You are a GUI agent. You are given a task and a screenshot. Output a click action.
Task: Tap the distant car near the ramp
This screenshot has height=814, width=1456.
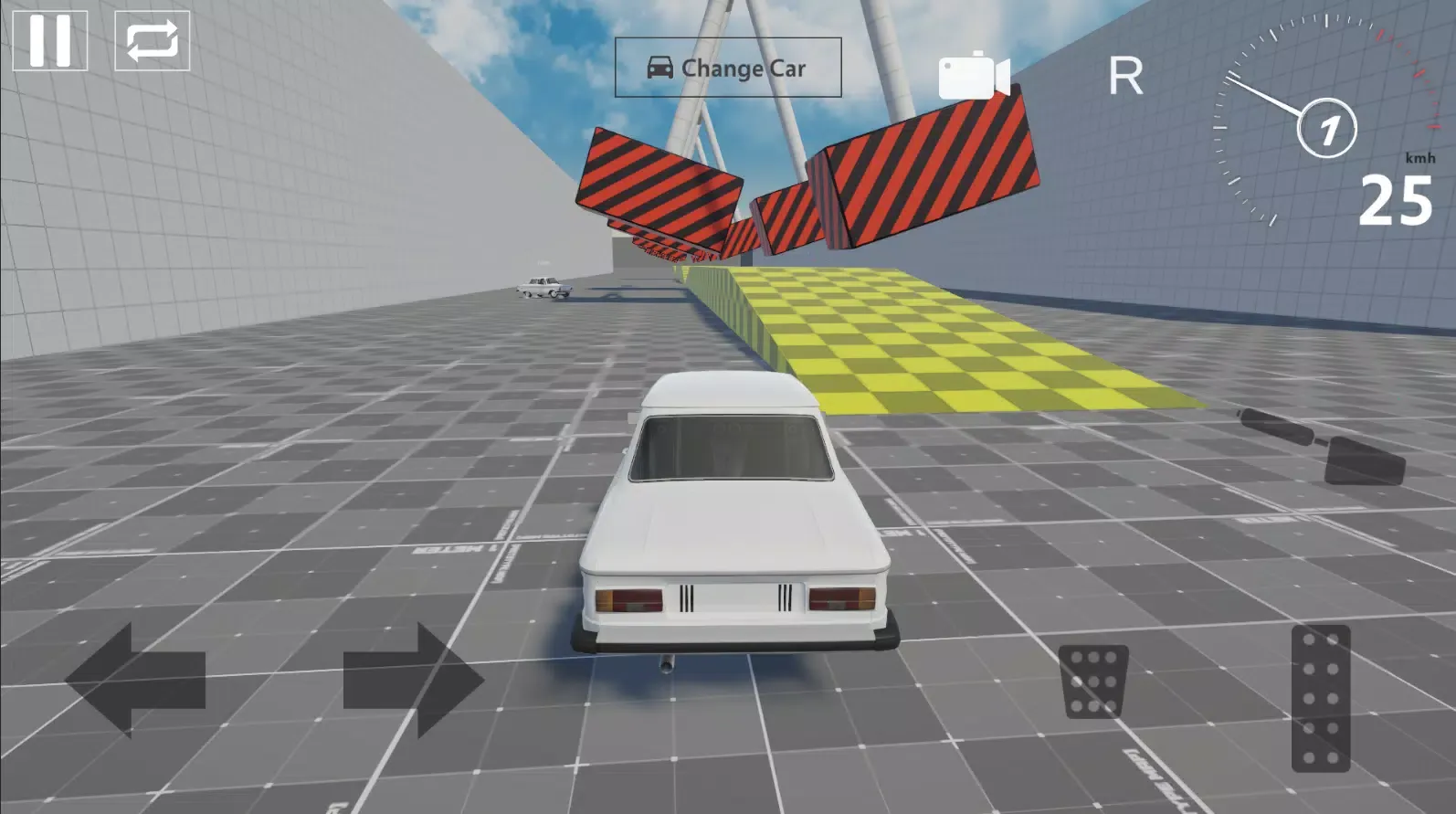[543, 287]
